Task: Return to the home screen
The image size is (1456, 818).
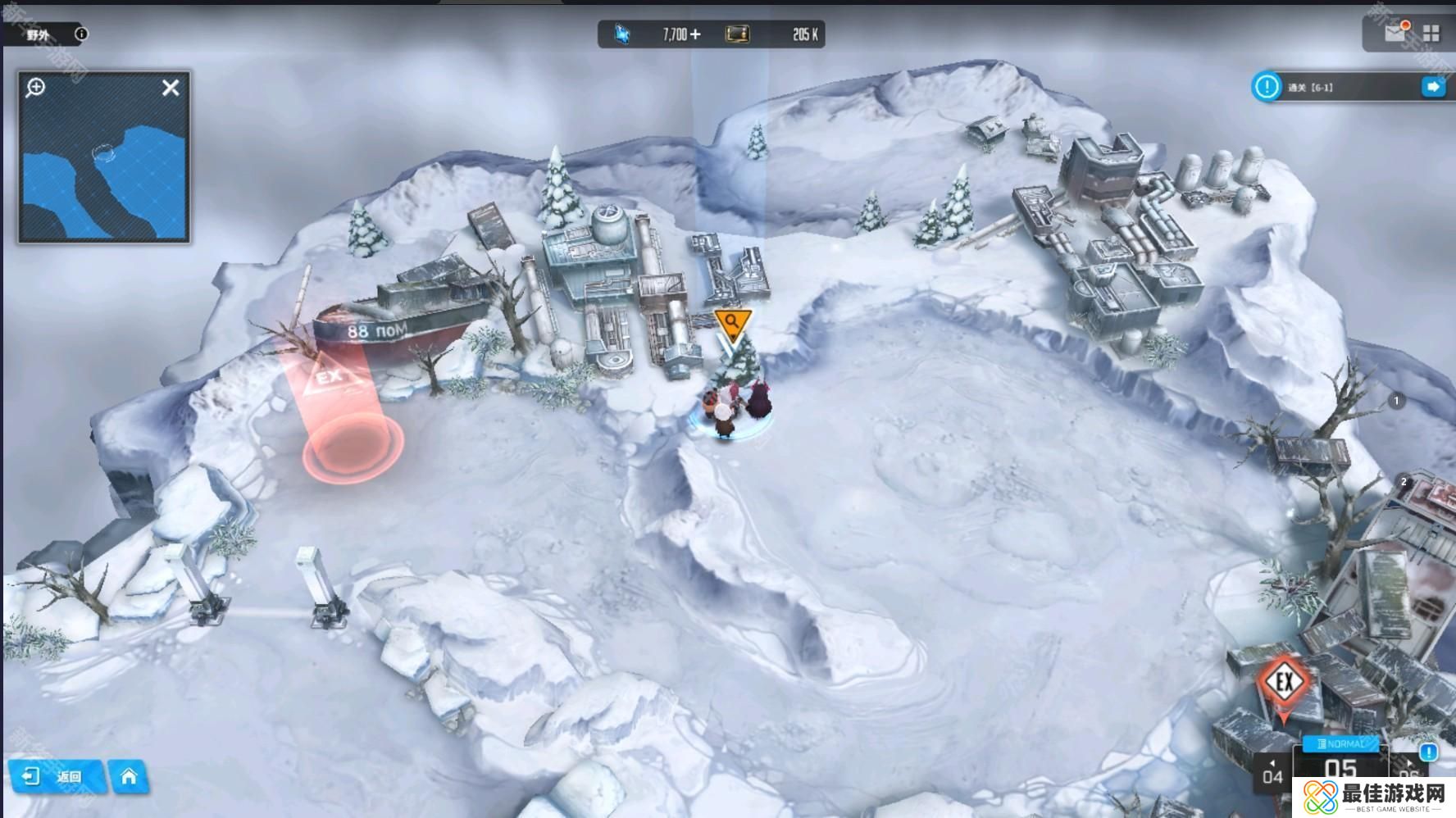Action: coord(129,776)
